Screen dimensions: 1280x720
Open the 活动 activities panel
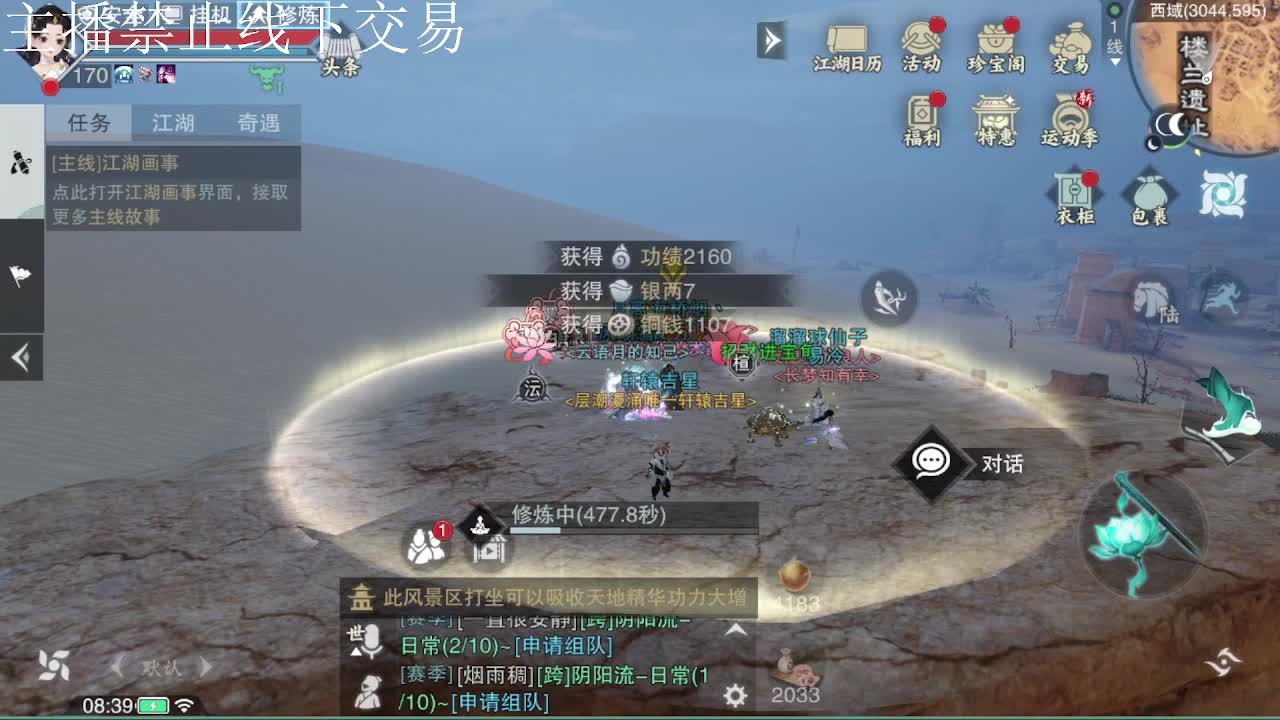[921, 37]
